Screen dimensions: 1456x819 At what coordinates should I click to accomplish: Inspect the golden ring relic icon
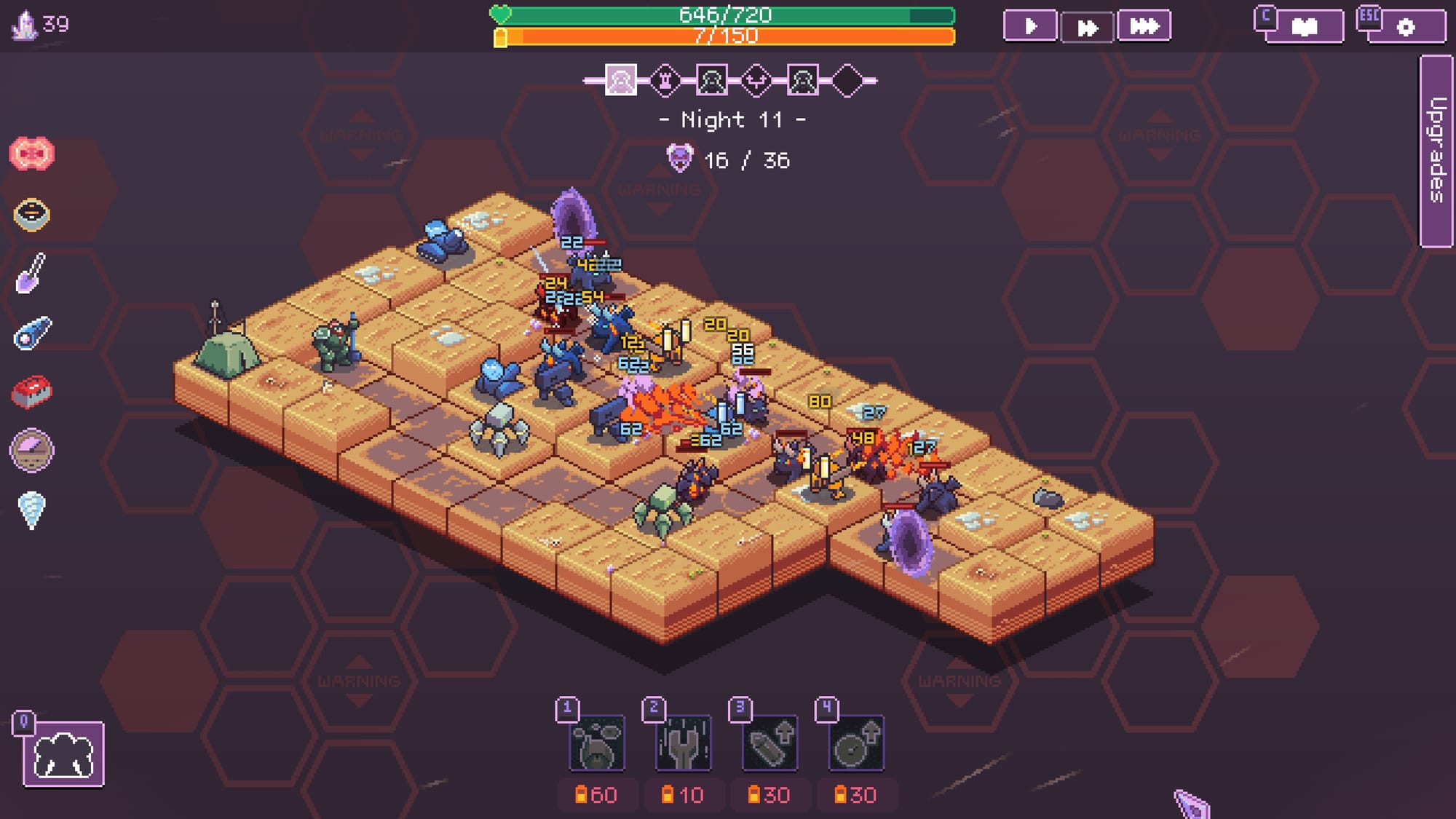point(31,214)
